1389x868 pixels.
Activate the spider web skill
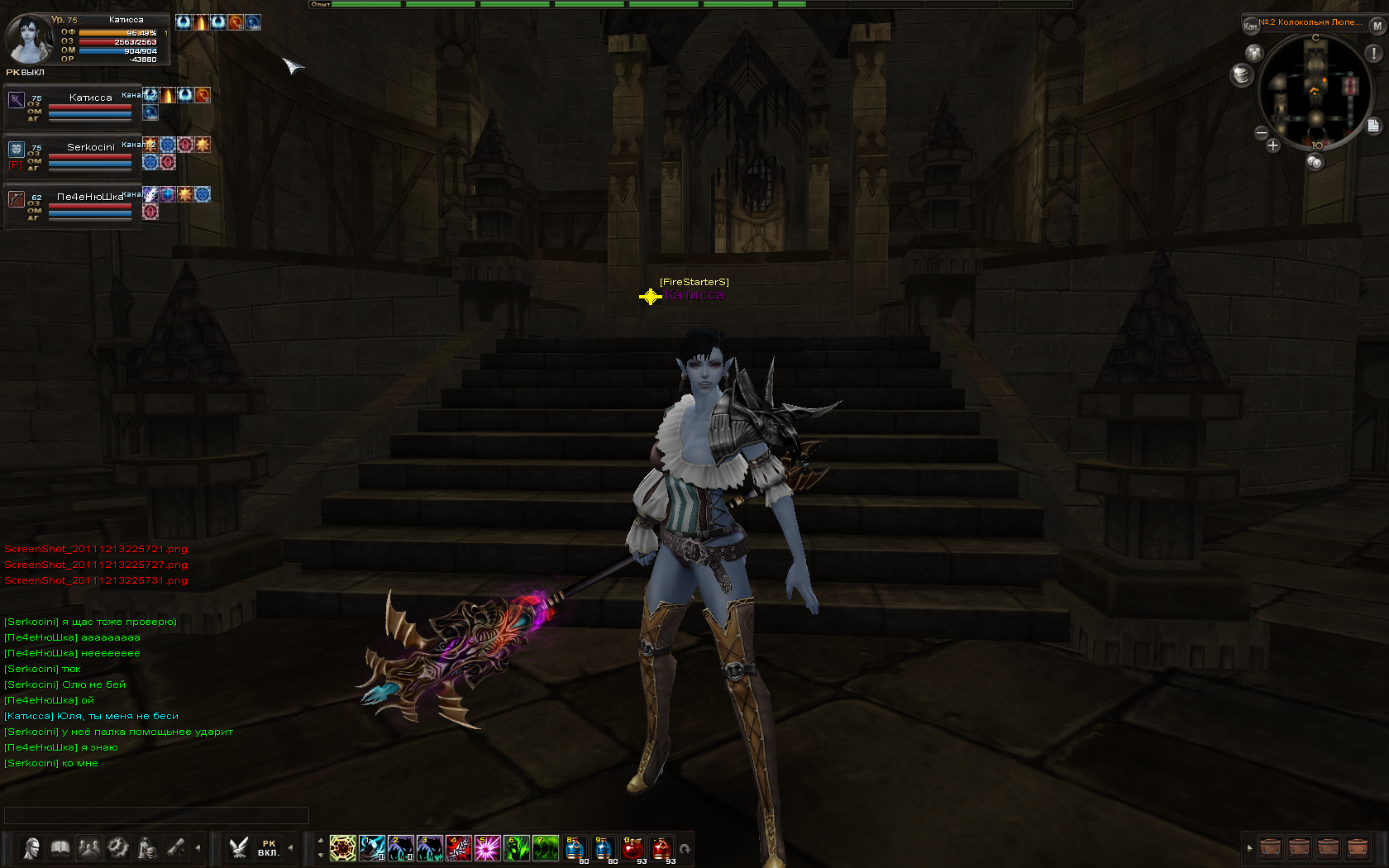pos(343,848)
